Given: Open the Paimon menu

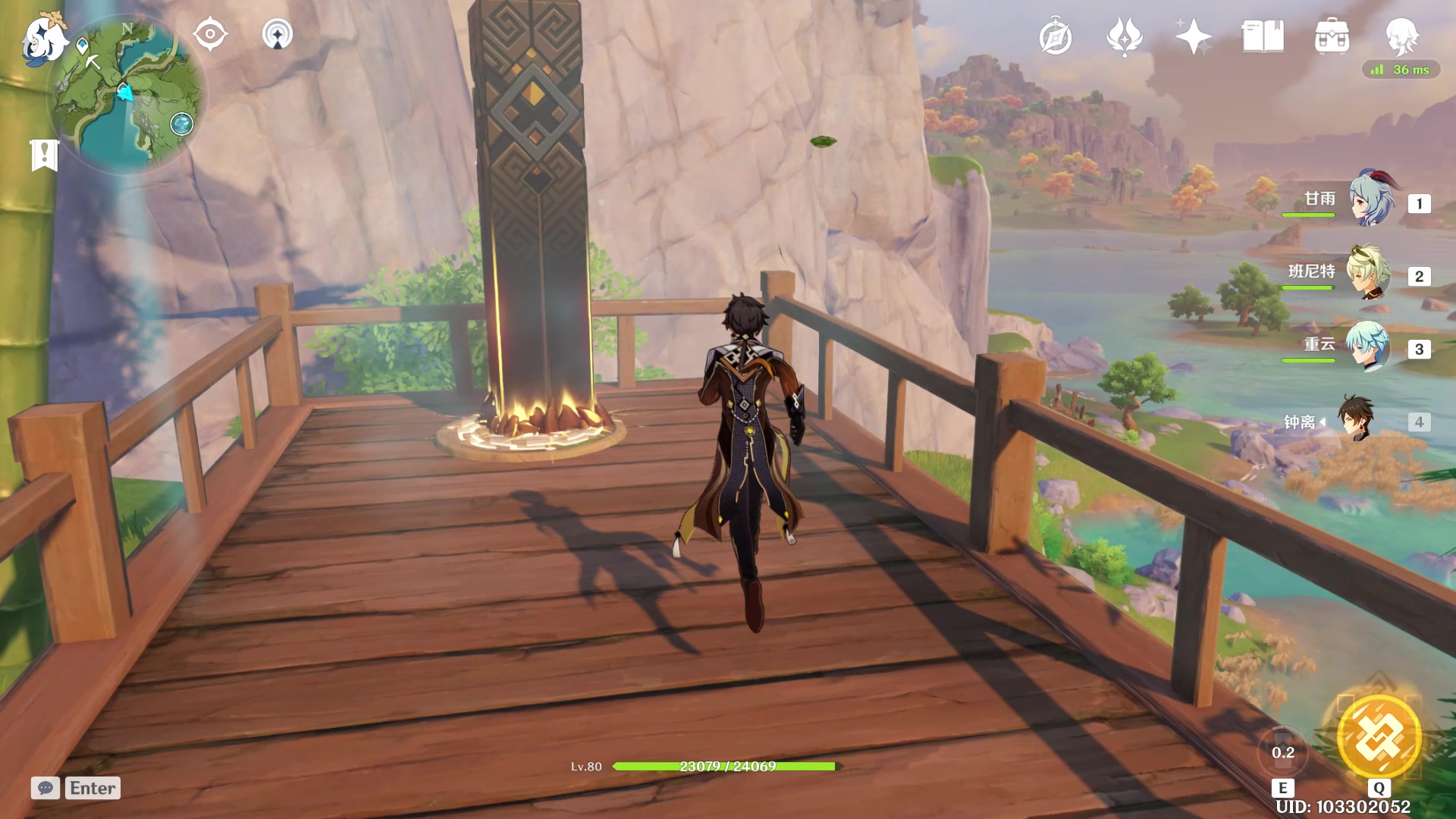Looking at the screenshot, I should pyautogui.click(x=43, y=39).
